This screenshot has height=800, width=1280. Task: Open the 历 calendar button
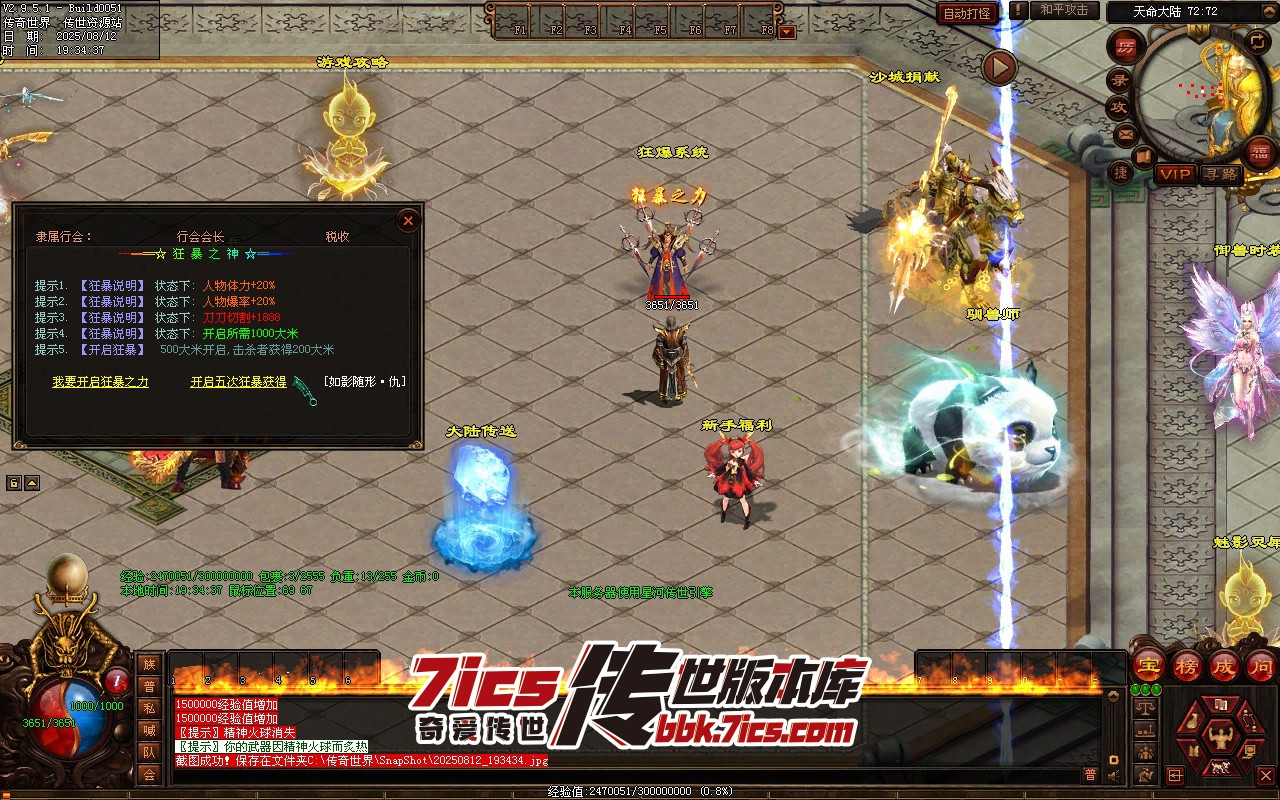click(x=1126, y=47)
